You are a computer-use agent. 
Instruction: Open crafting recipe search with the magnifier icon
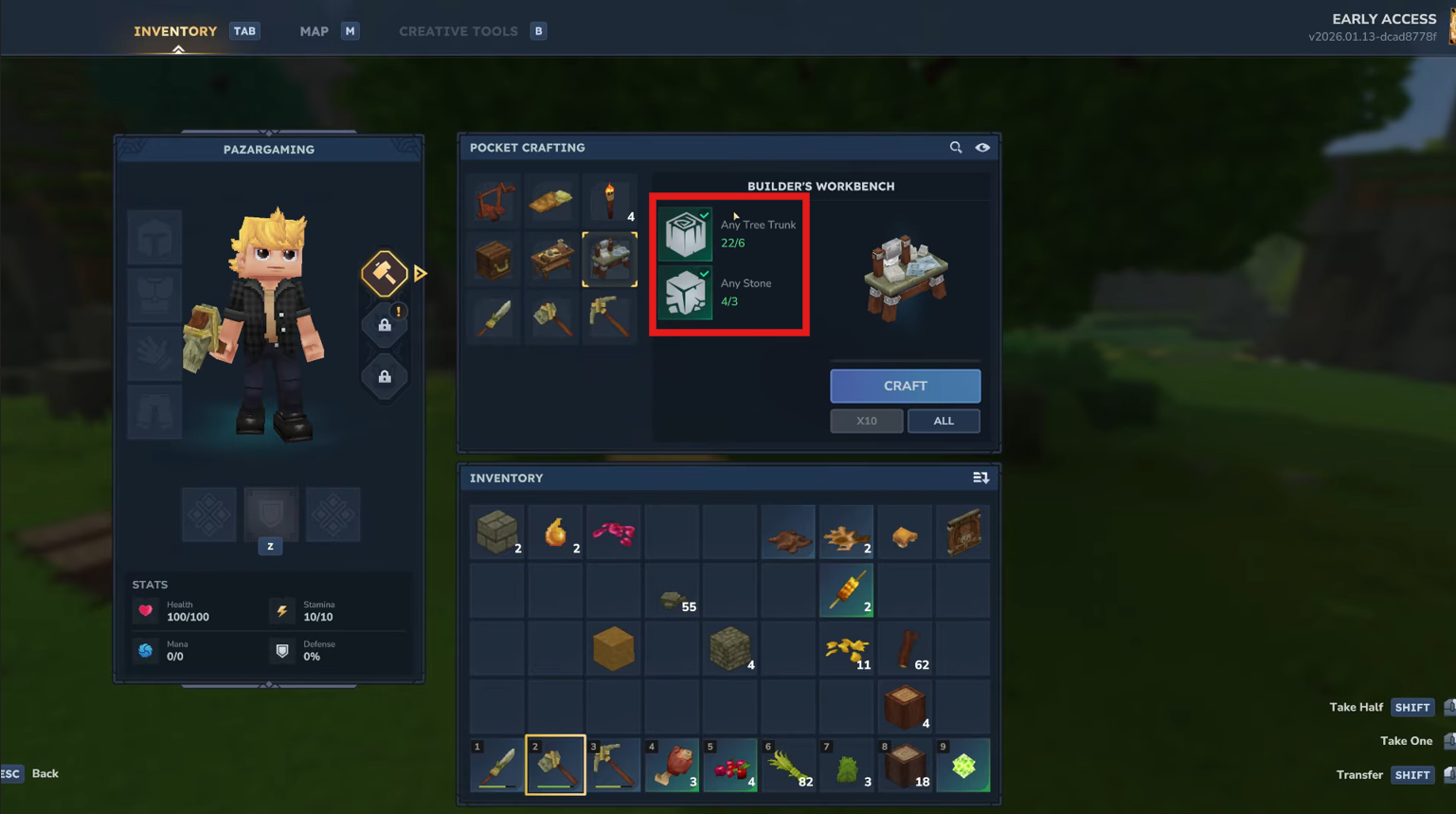956,148
